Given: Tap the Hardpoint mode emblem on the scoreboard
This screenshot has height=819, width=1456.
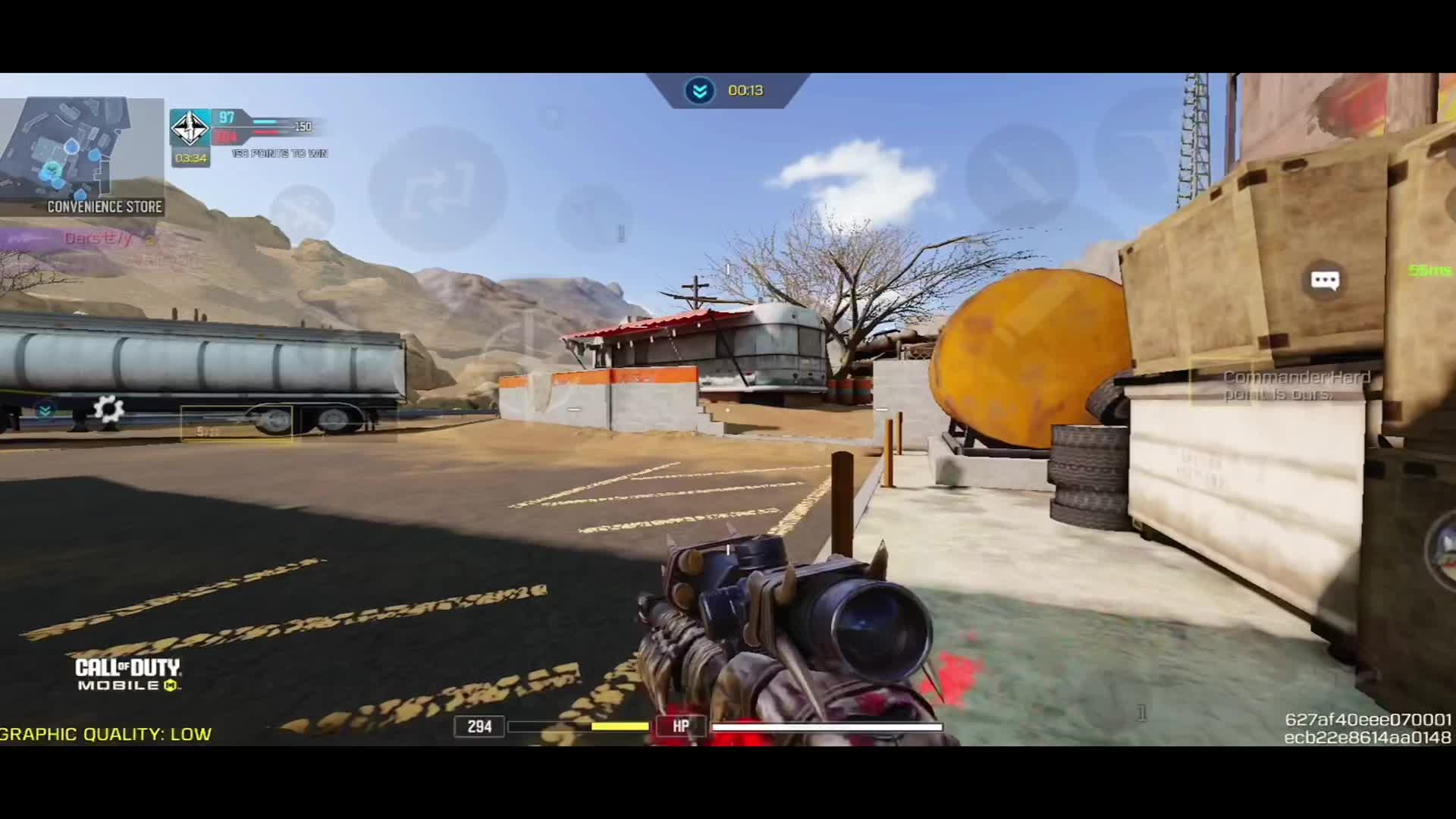Looking at the screenshot, I should point(190,127).
